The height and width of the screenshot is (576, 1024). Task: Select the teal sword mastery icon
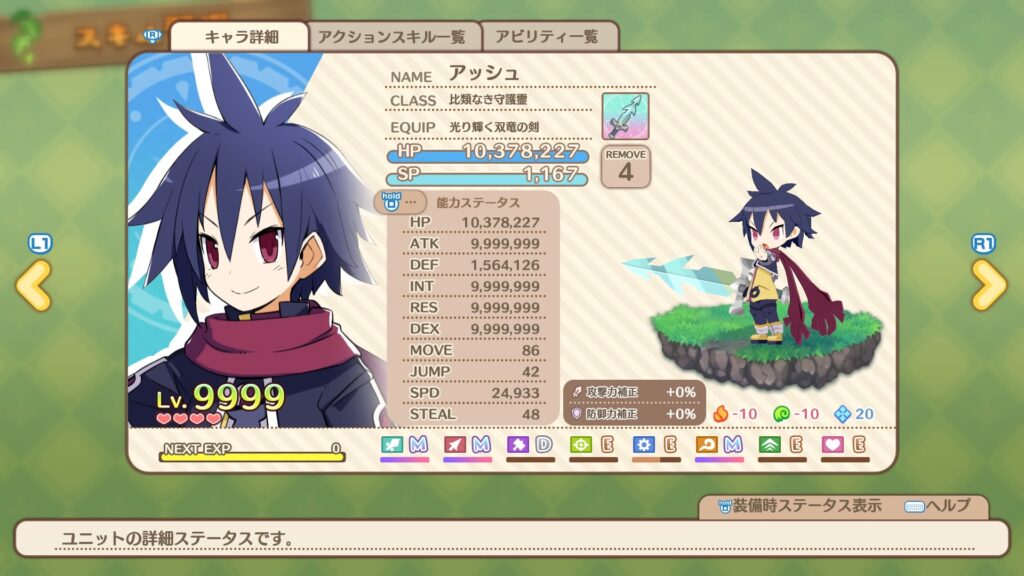(x=392, y=444)
